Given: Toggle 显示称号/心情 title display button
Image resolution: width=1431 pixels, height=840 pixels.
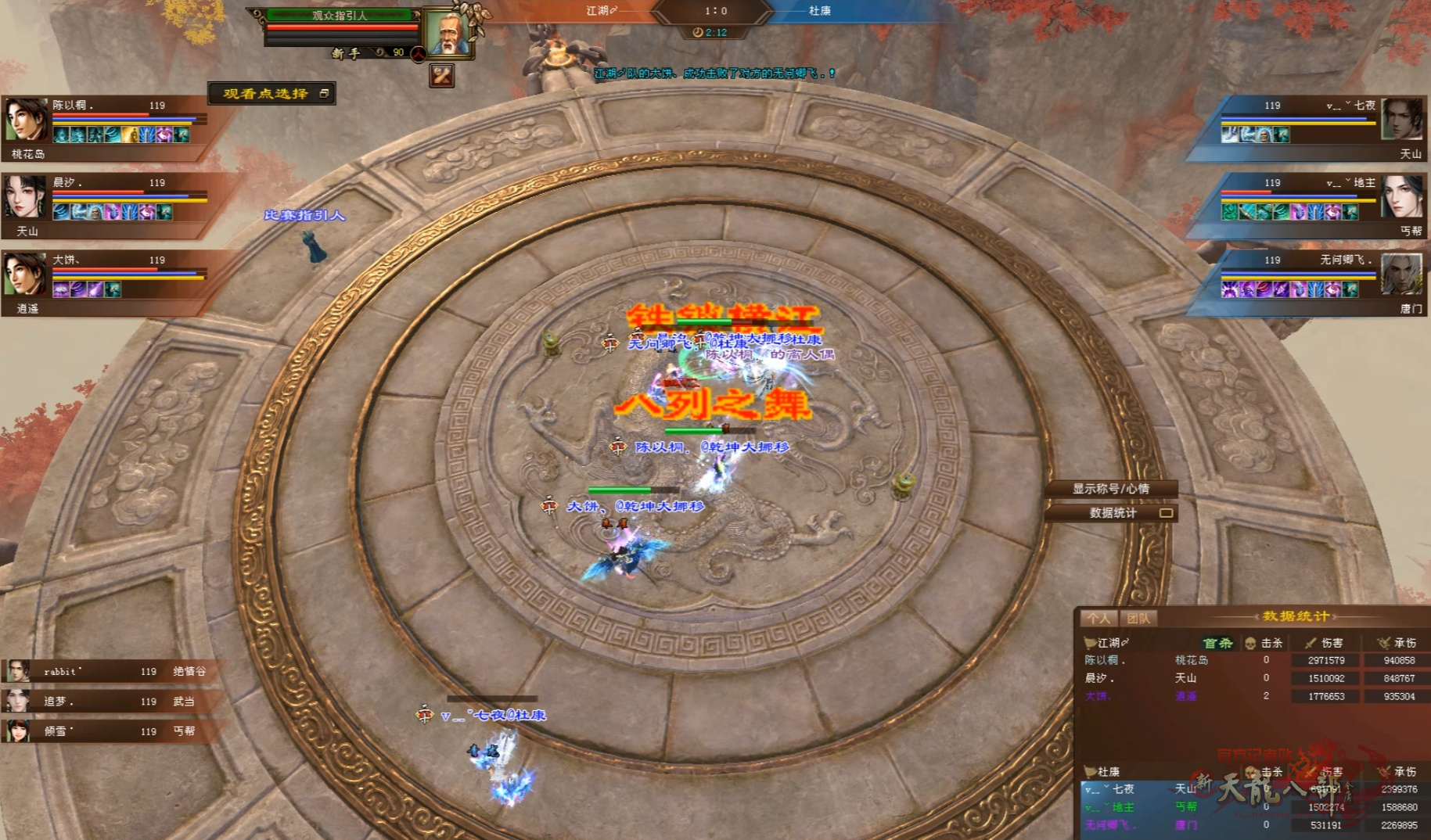Looking at the screenshot, I should pos(1110,489).
